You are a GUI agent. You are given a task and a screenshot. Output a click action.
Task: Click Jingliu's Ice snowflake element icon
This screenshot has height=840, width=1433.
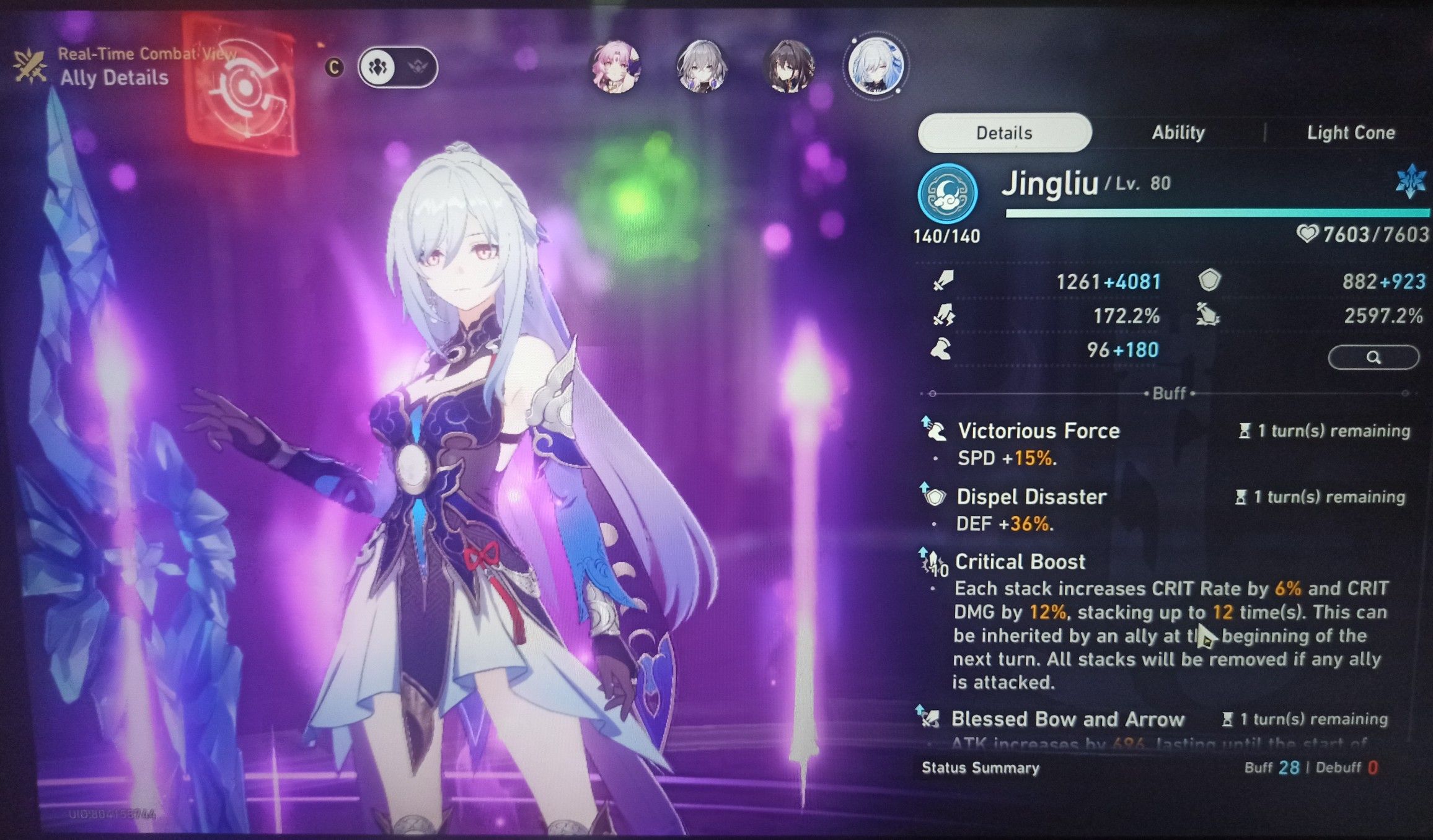(x=1409, y=181)
